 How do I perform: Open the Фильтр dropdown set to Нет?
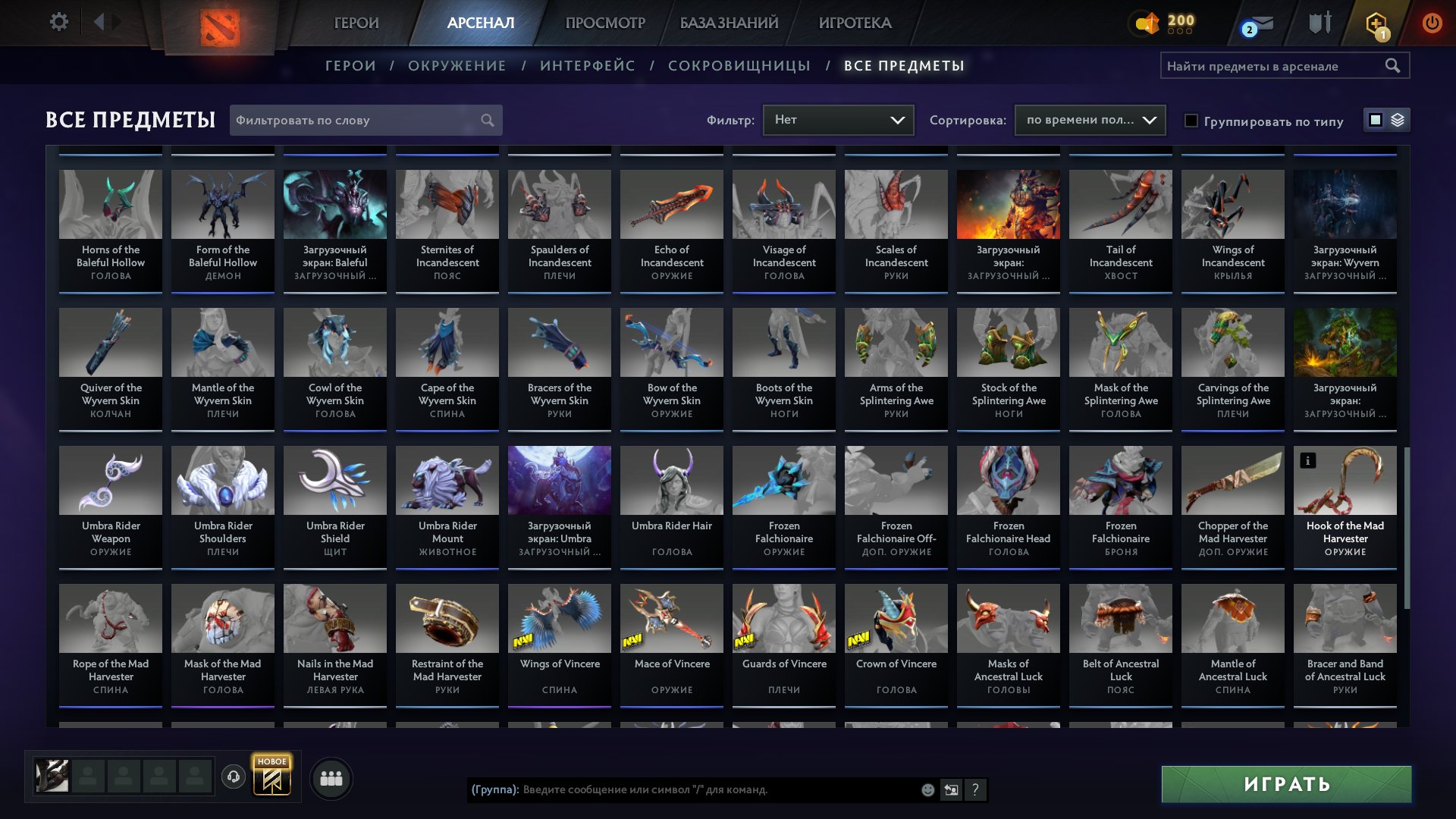click(x=838, y=119)
